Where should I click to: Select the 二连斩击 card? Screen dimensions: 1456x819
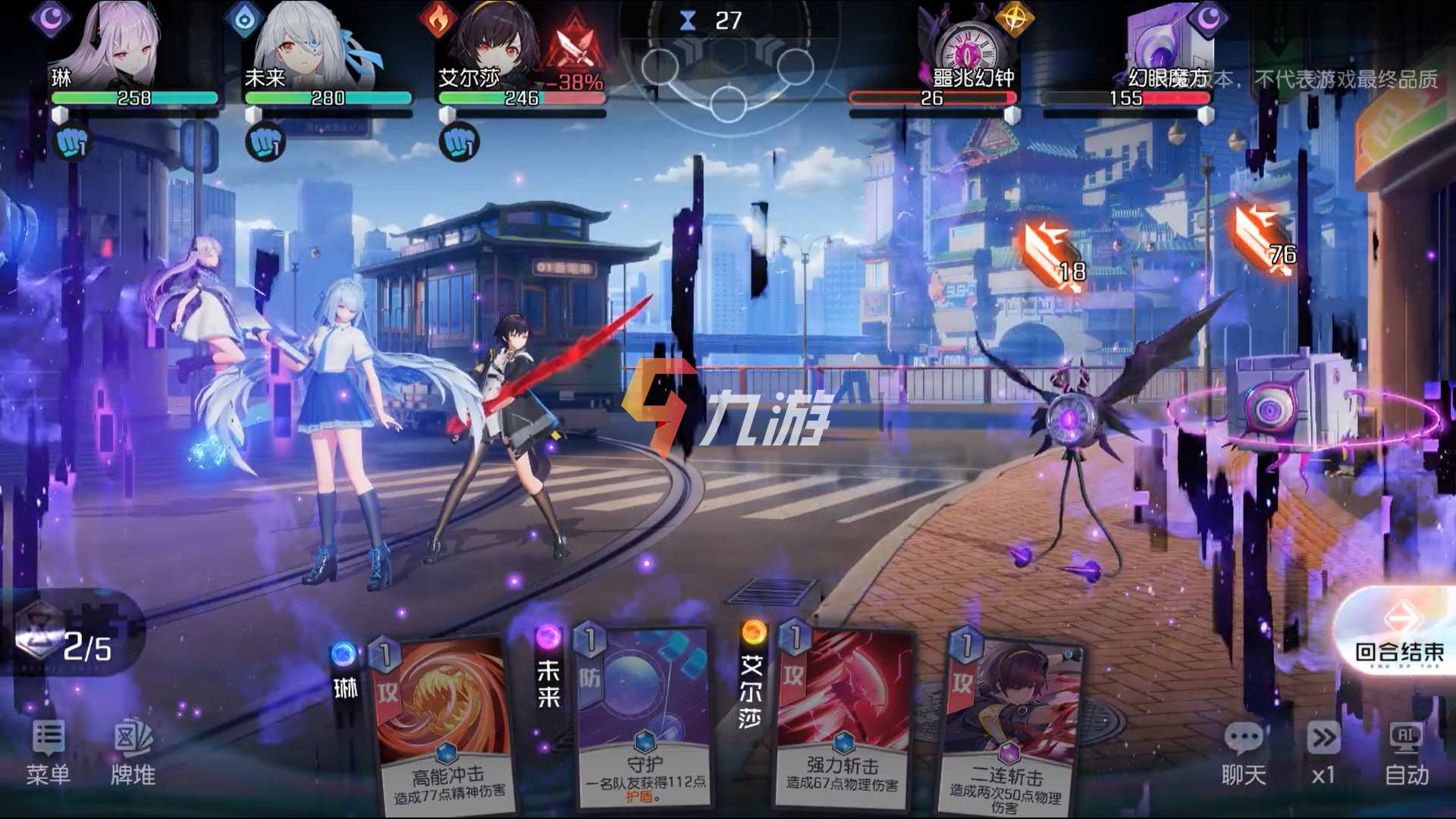point(1009,728)
